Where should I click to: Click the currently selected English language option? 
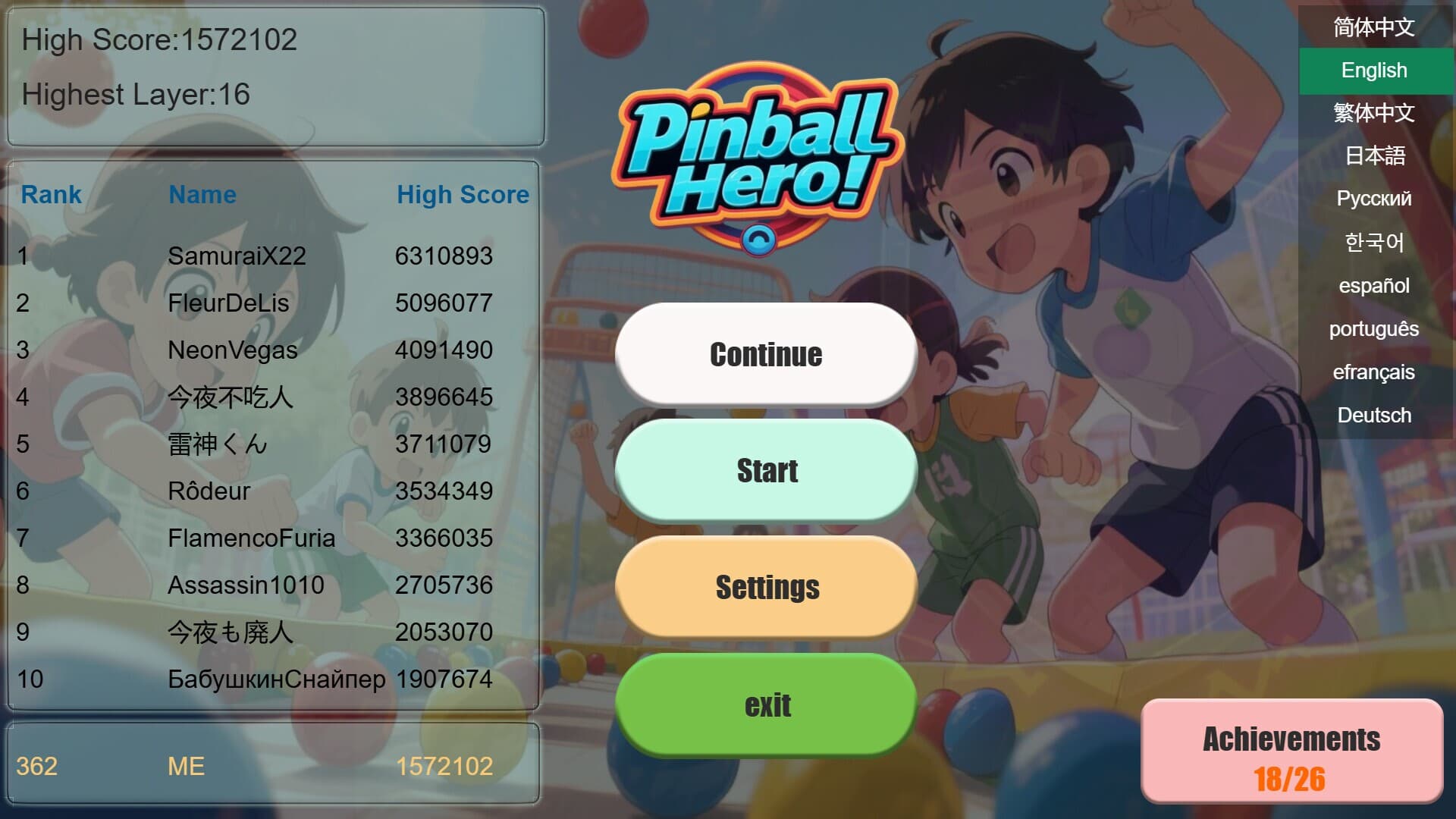1374,71
